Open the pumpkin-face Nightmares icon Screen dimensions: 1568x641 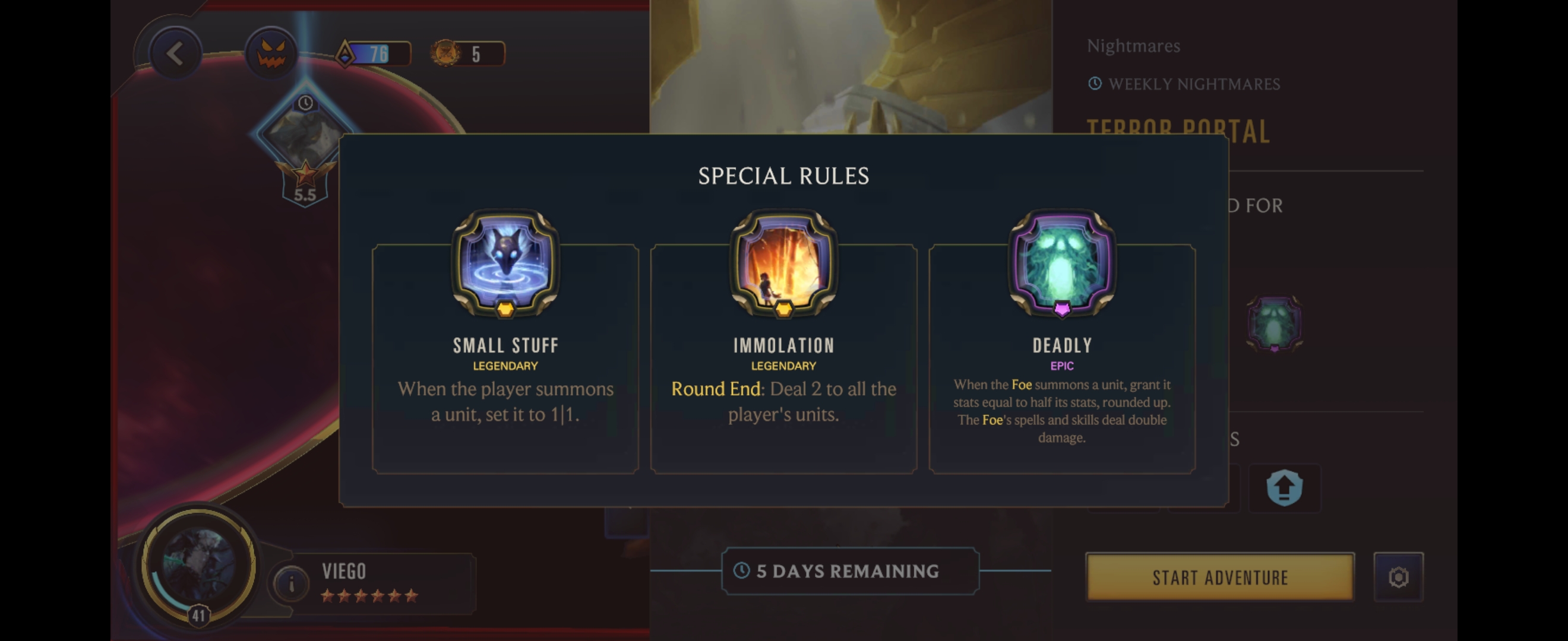271,54
